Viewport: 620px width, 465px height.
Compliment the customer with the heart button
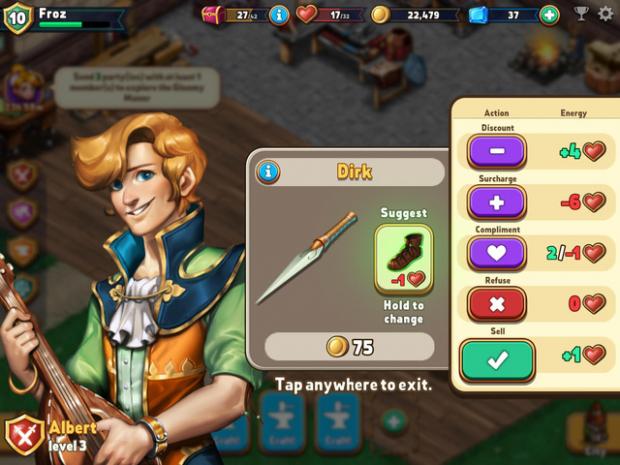(x=496, y=252)
